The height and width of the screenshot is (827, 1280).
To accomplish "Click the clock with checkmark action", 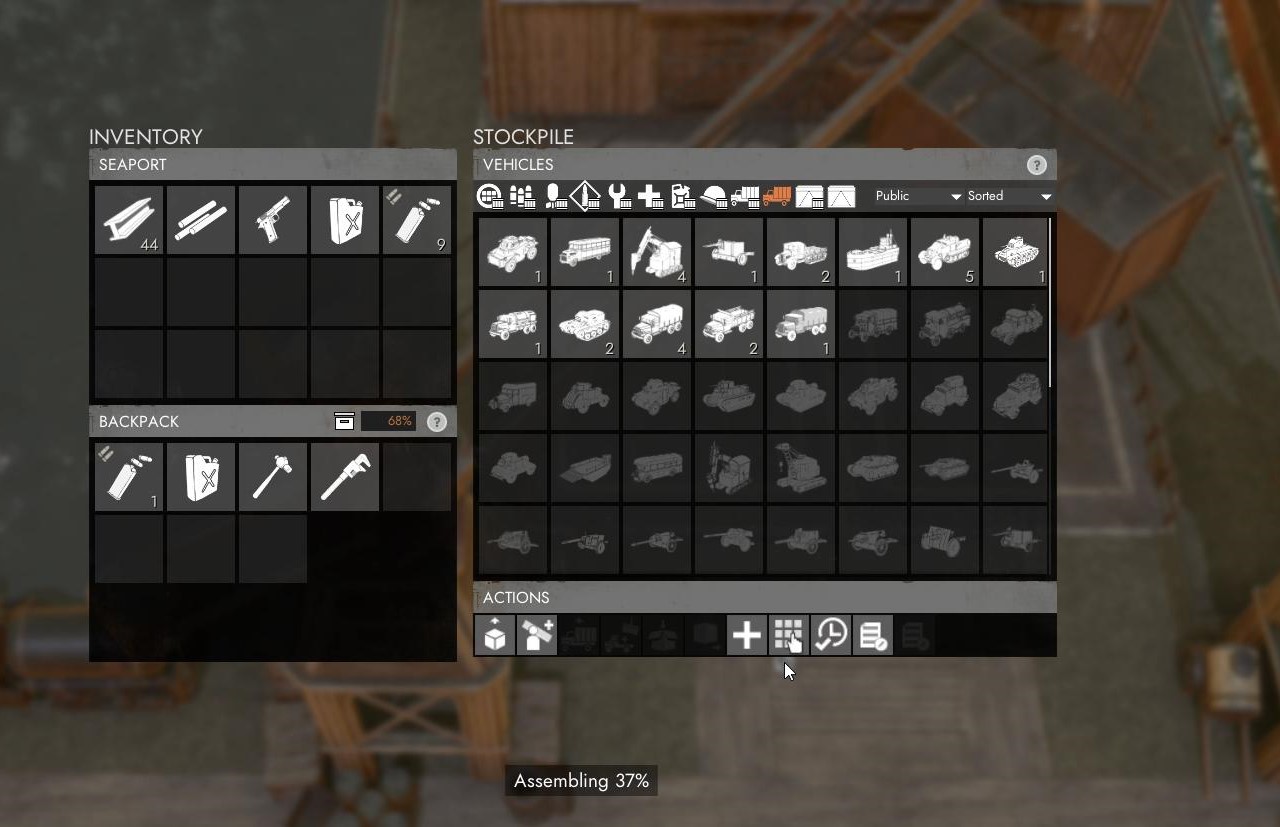I will coord(830,635).
